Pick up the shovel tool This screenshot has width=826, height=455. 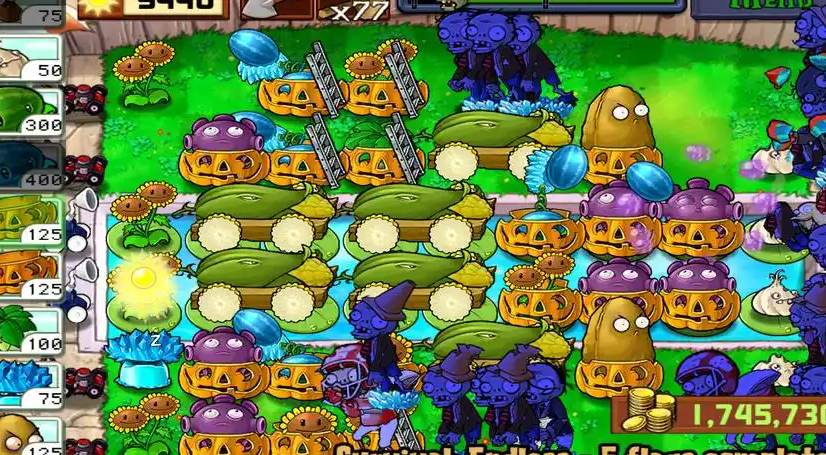tap(258, 8)
